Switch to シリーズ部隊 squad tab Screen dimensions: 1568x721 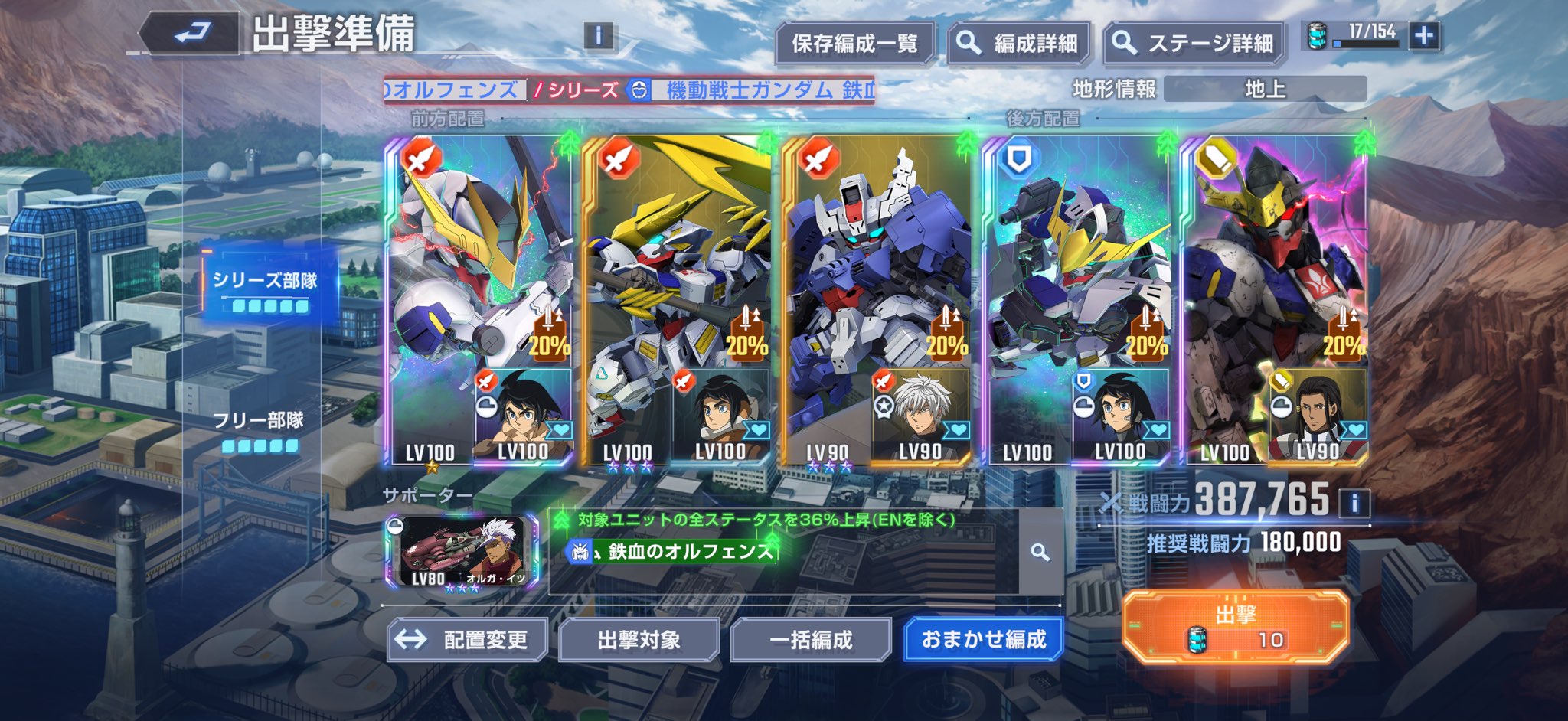(x=265, y=290)
